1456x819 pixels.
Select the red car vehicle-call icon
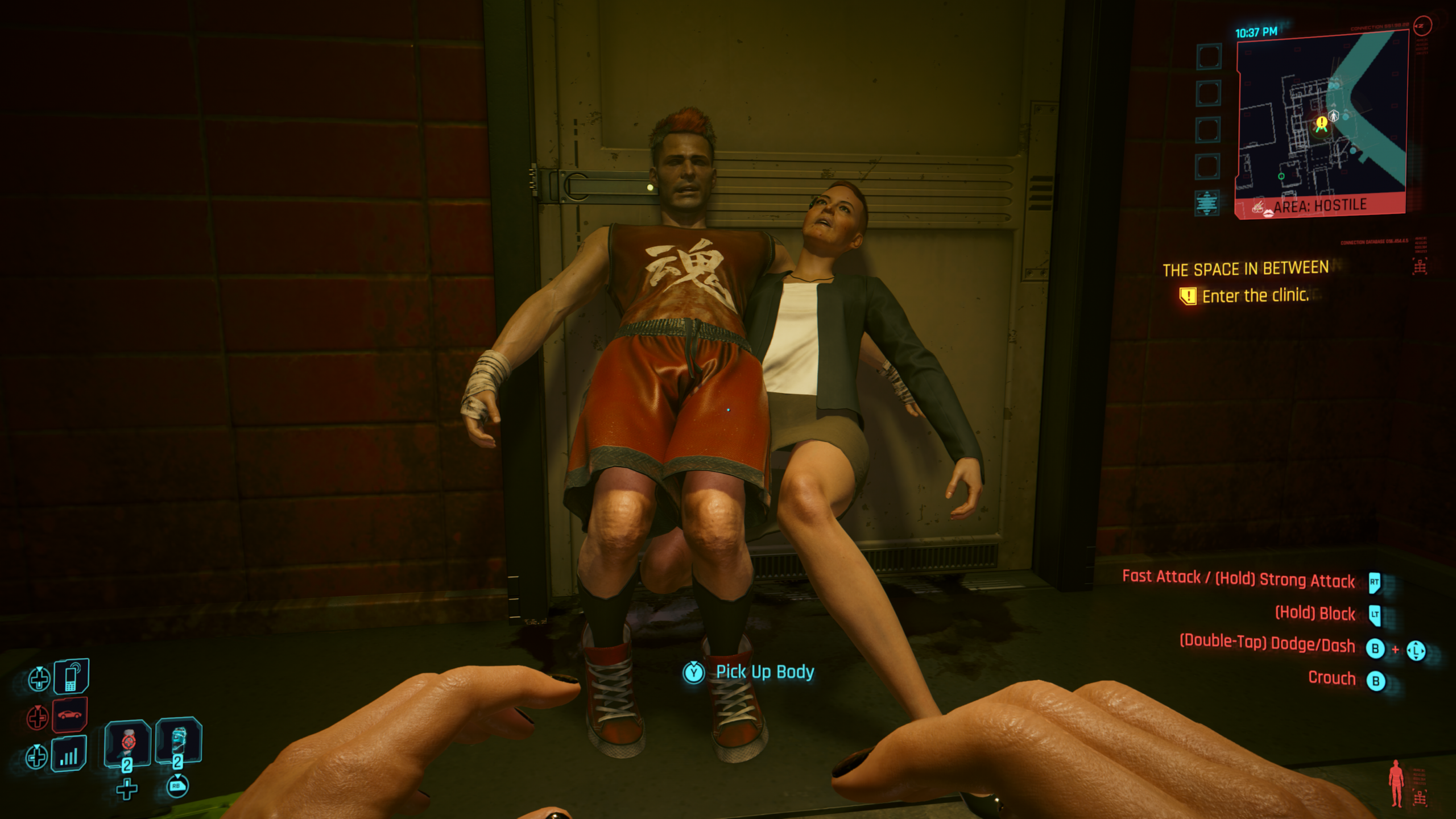[69, 715]
